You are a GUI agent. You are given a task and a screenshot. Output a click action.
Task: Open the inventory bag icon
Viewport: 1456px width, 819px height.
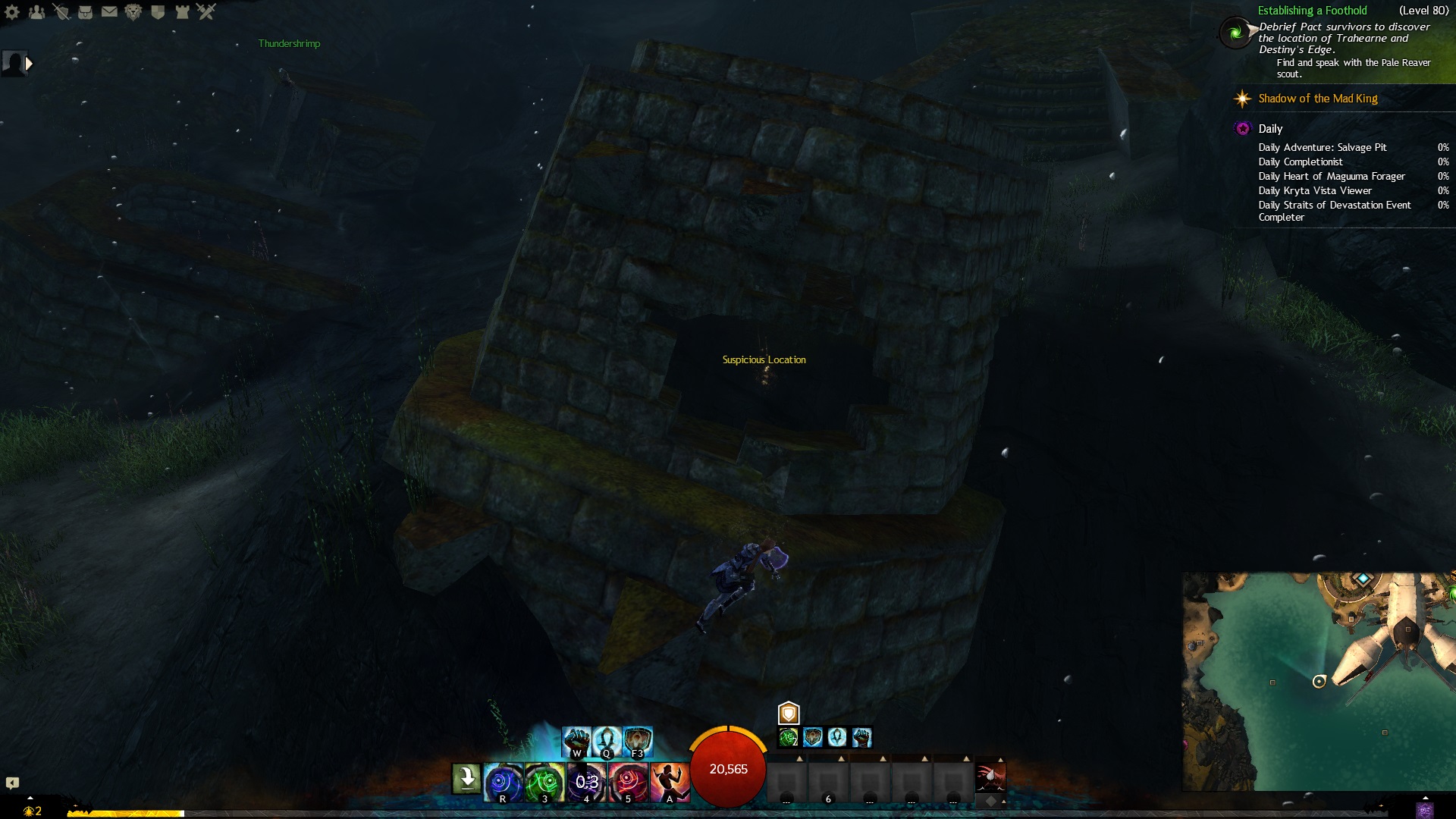click(86, 12)
